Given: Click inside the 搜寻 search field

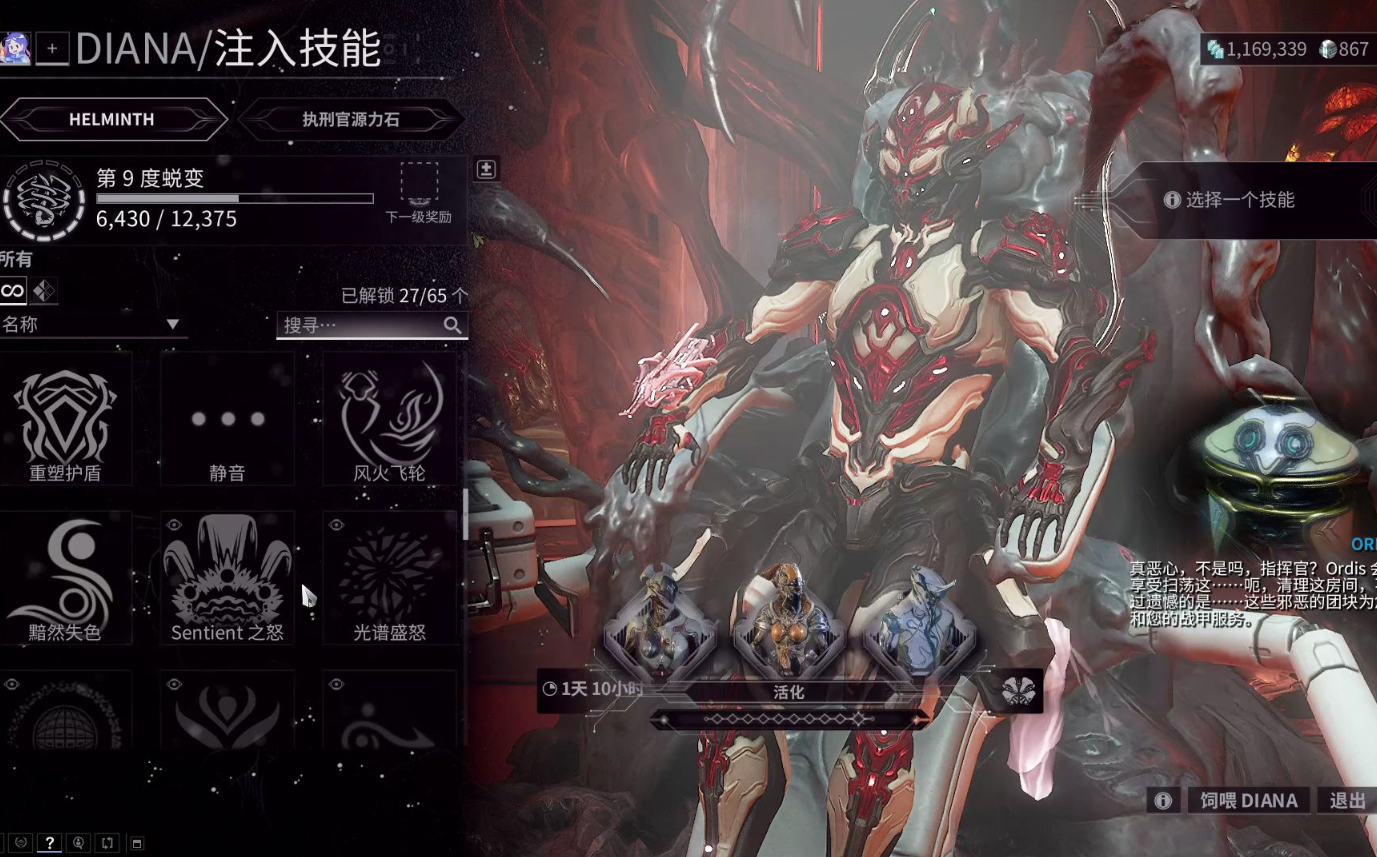Looking at the screenshot, I should (x=360, y=325).
